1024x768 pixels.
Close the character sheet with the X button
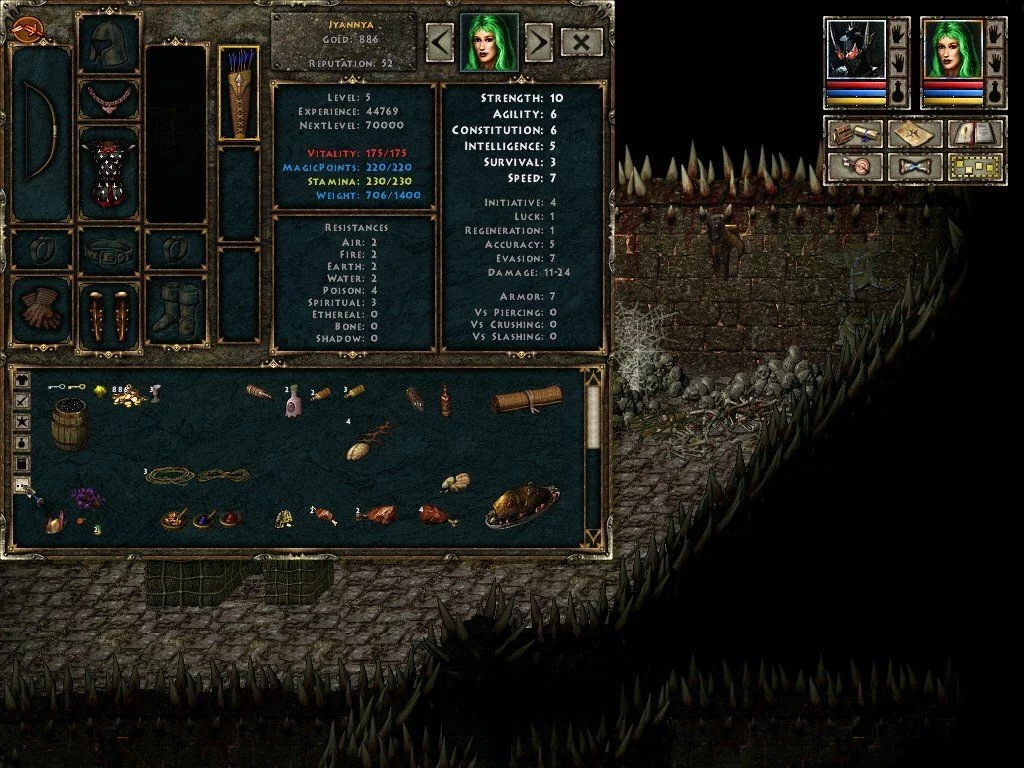click(582, 42)
